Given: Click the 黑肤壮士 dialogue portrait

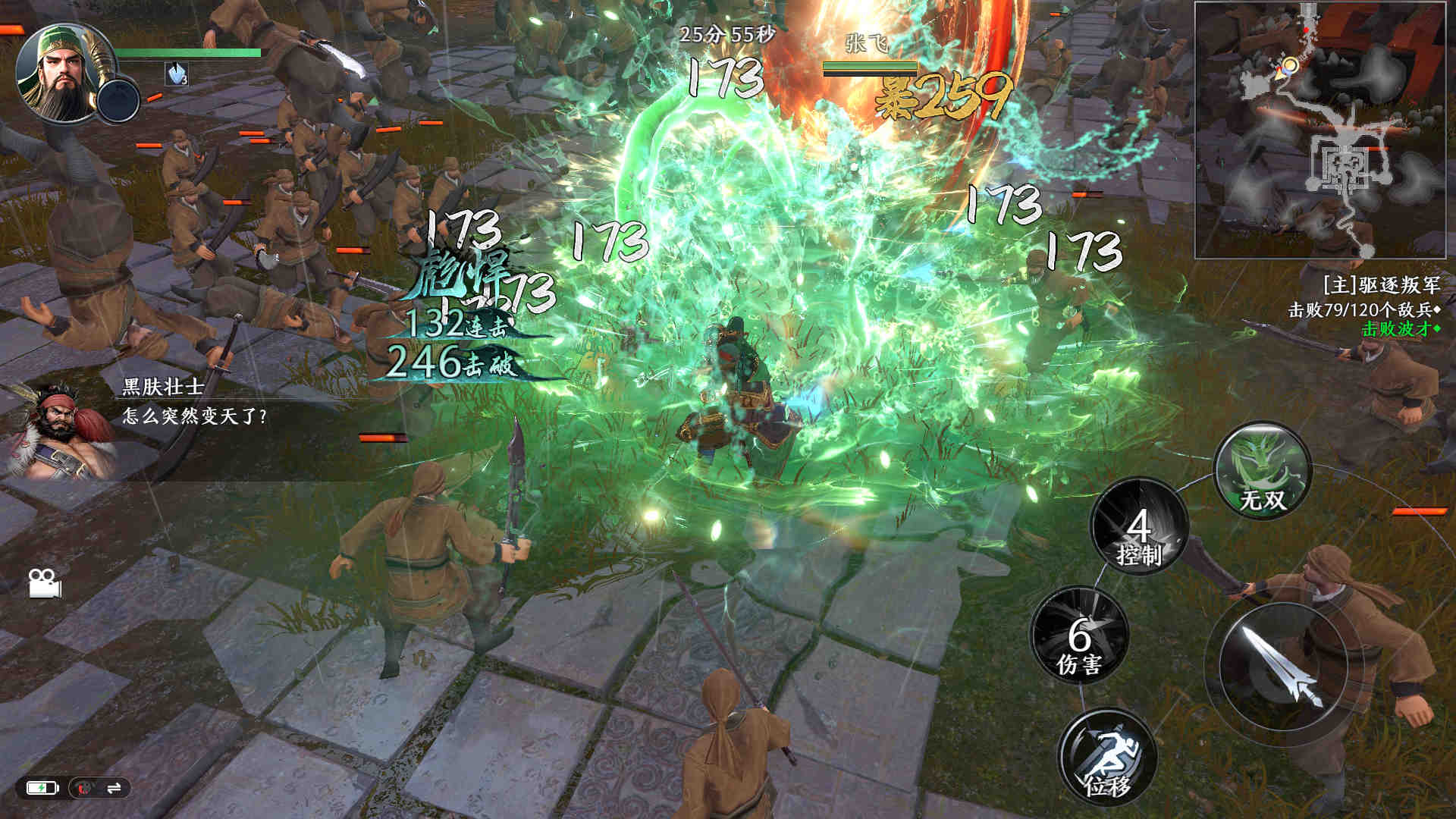Looking at the screenshot, I should point(59,432).
